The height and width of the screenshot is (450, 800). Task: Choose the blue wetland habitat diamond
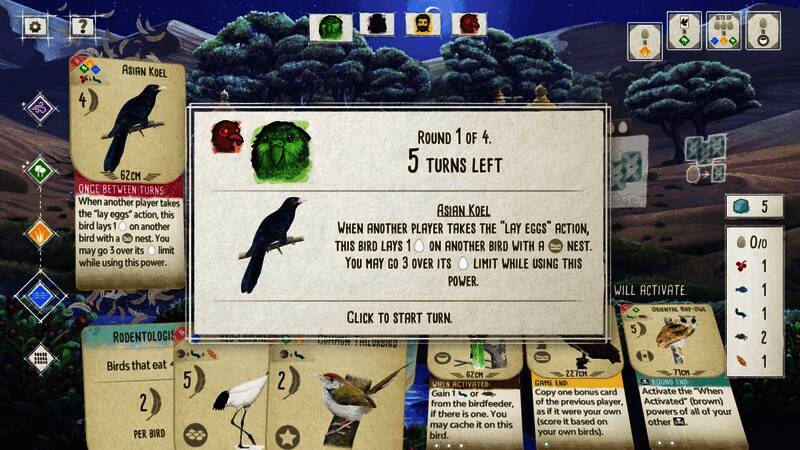pos(38,294)
